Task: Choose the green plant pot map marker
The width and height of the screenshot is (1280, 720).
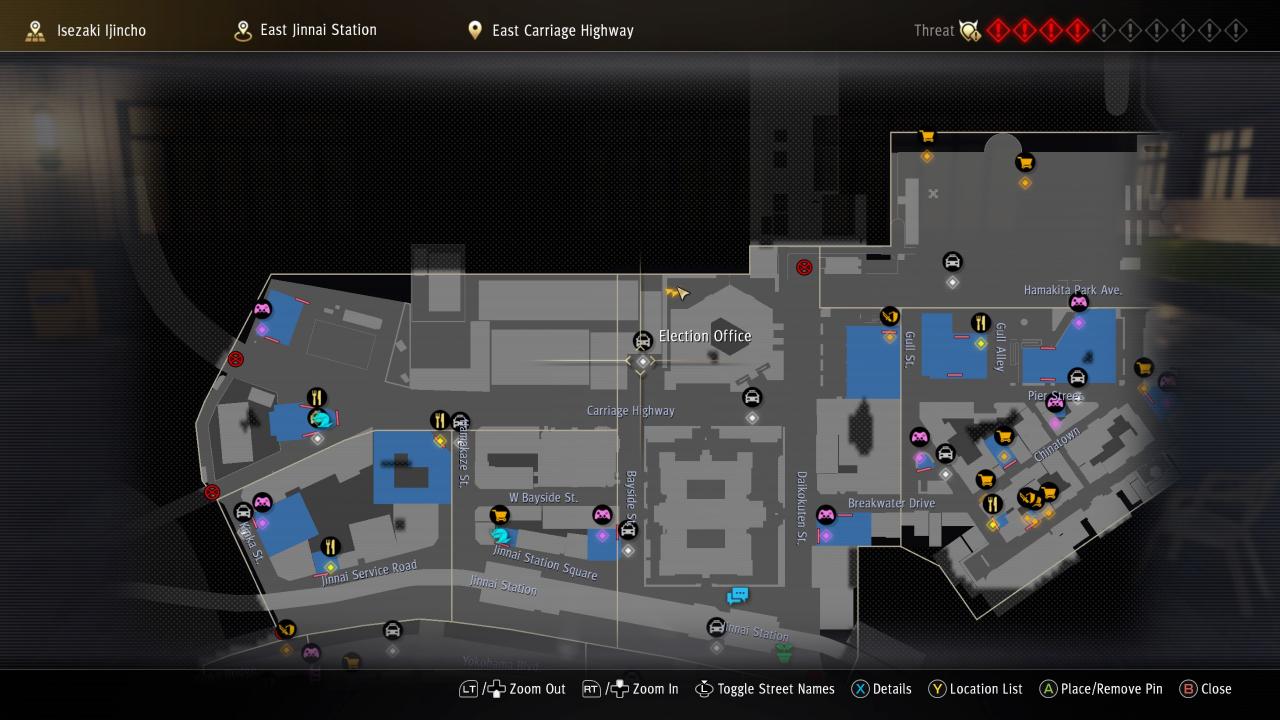Action: 785,653
